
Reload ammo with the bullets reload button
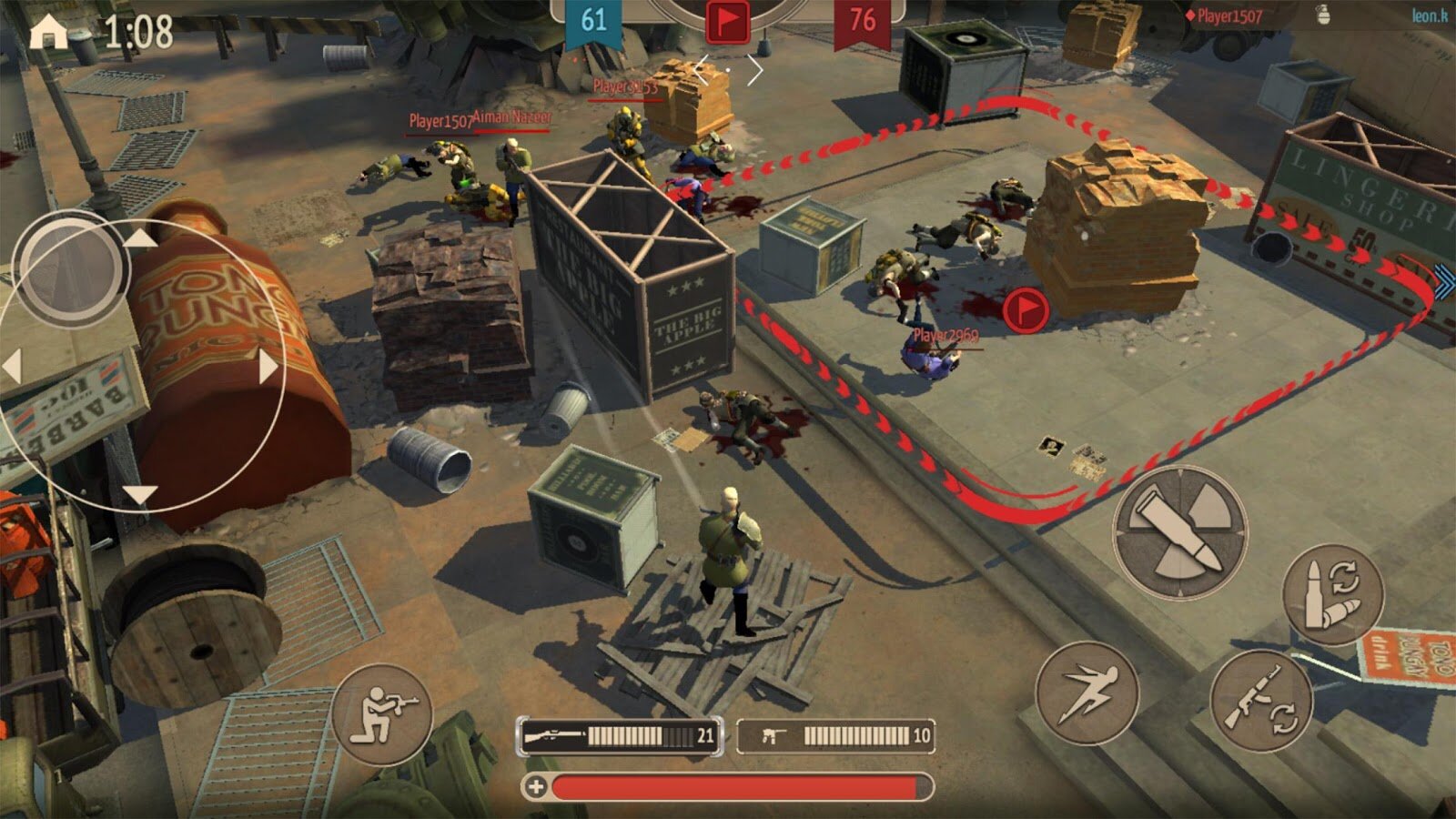[x=1332, y=594]
